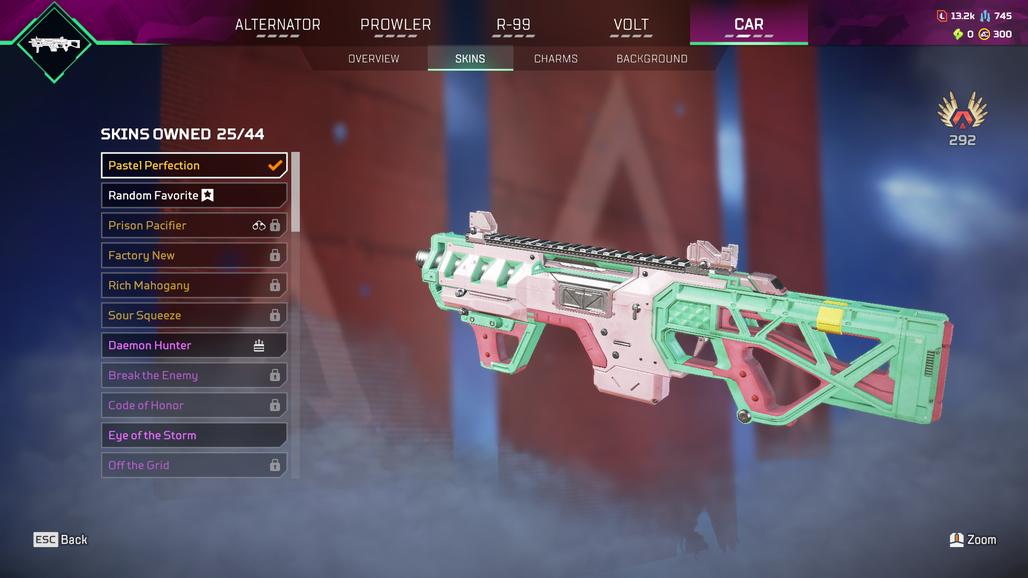Select the Skins sub-tab
This screenshot has width=1028, height=578.
tap(470, 59)
